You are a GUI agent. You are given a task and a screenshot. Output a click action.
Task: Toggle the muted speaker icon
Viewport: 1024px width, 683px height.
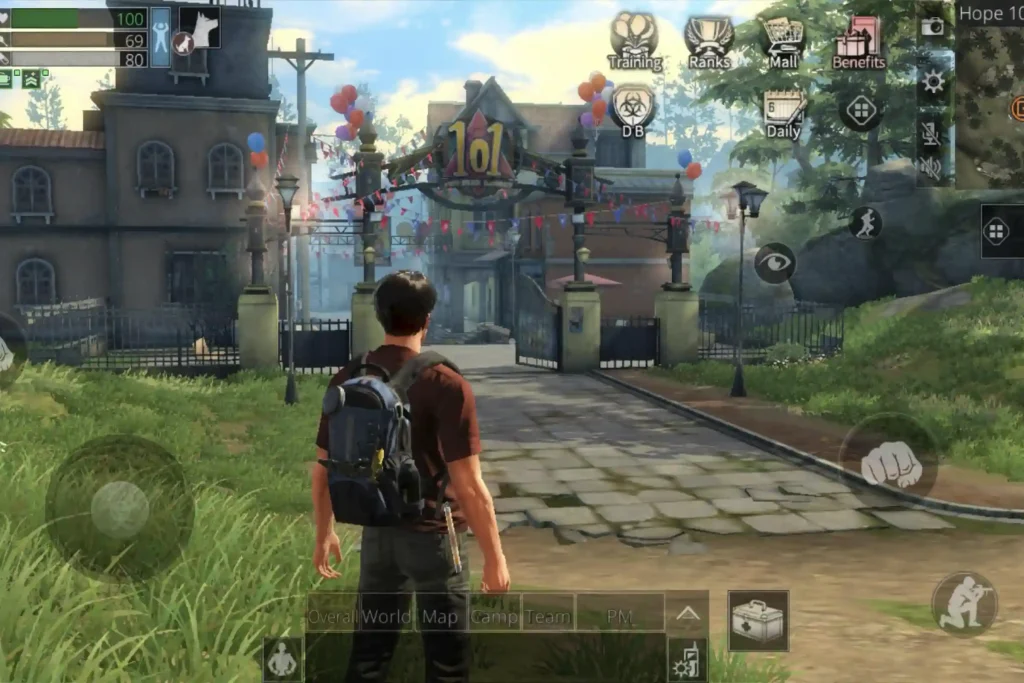[932, 167]
